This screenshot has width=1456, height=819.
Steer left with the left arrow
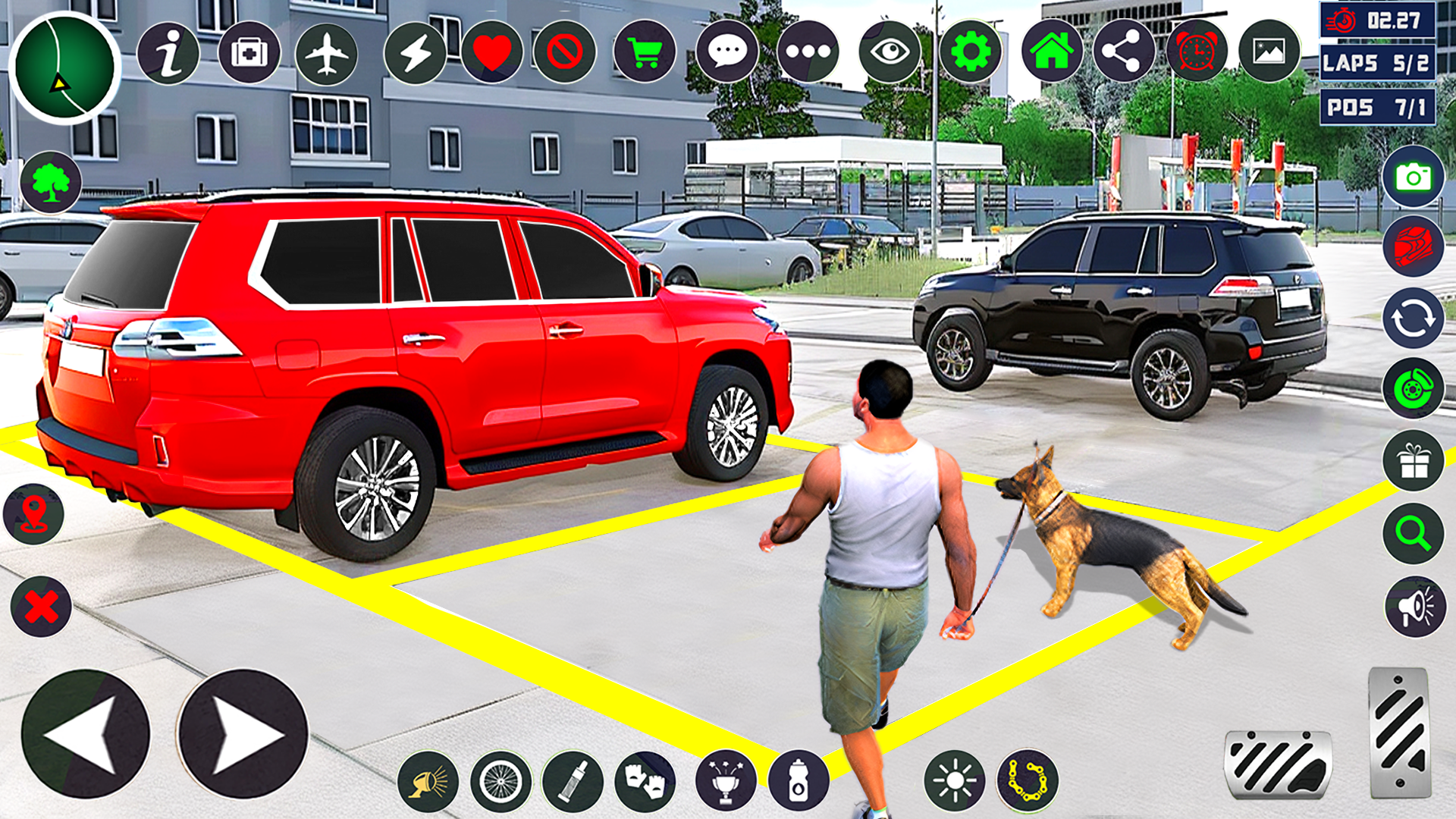[86, 733]
